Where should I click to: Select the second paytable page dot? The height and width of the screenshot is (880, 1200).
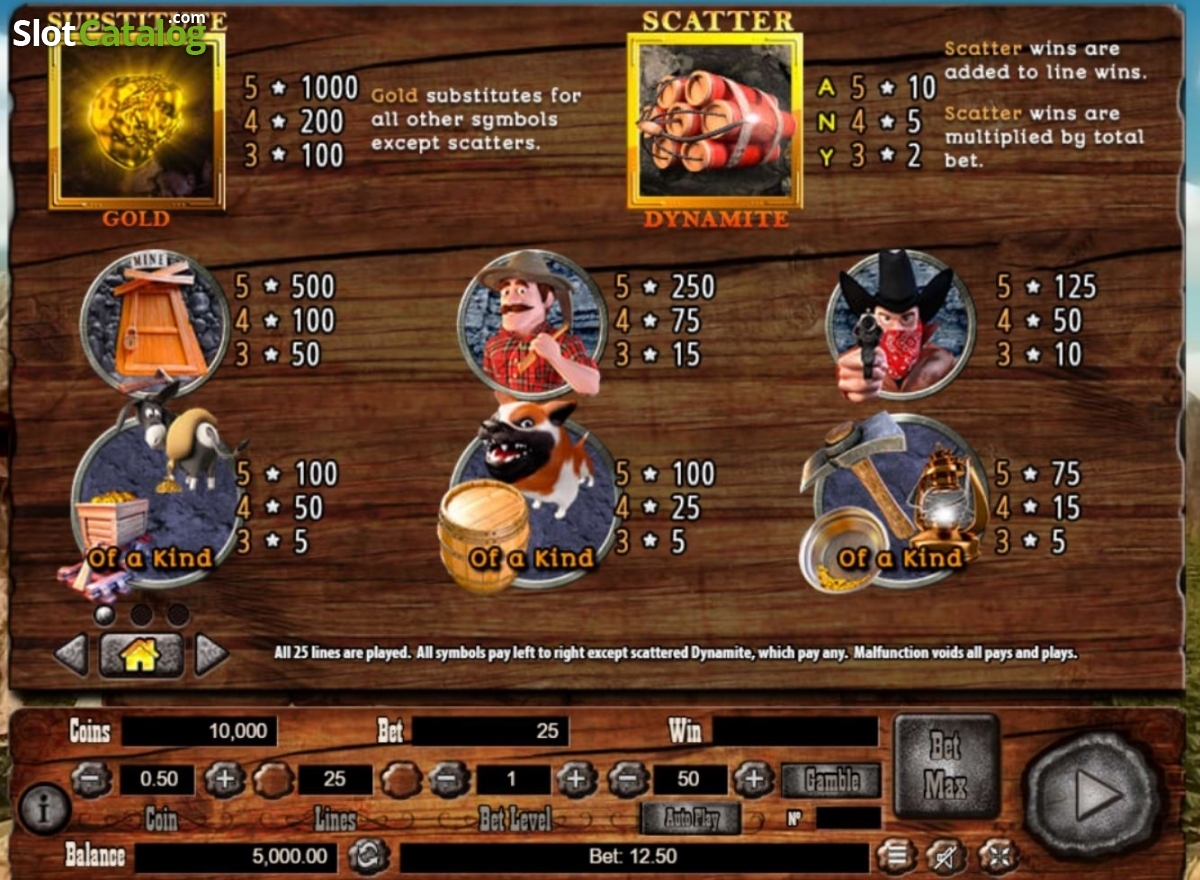pyautogui.click(x=141, y=614)
